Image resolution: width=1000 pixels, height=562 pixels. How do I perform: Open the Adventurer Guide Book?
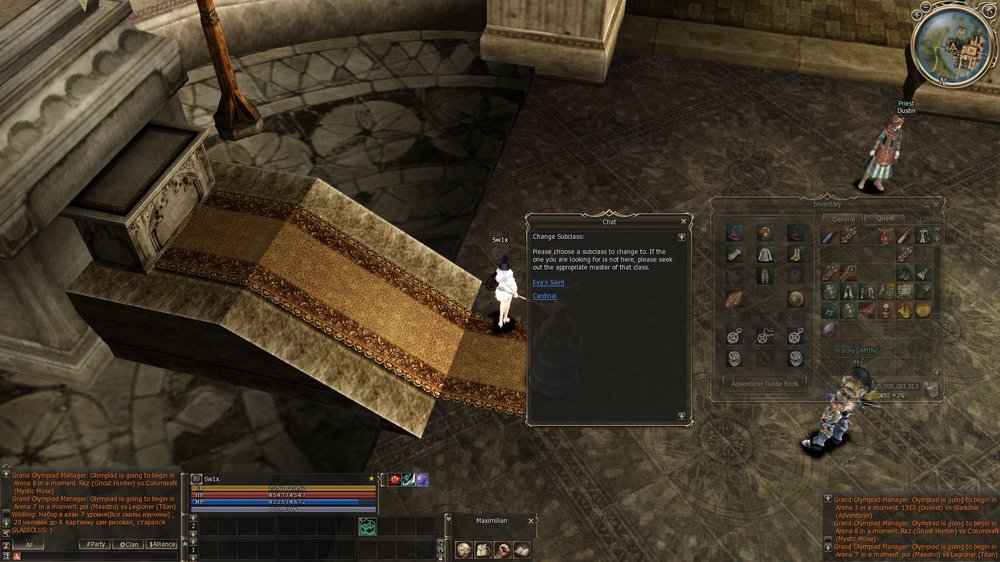[767, 383]
